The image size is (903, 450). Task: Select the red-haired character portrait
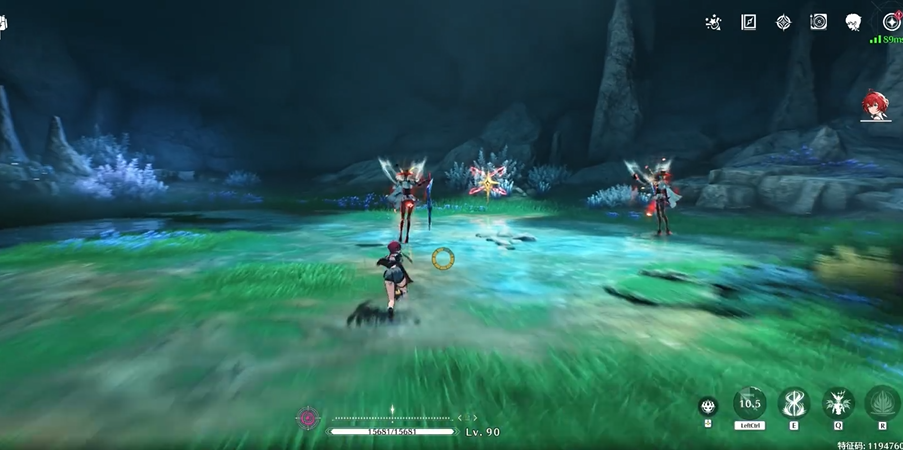point(877,106)
